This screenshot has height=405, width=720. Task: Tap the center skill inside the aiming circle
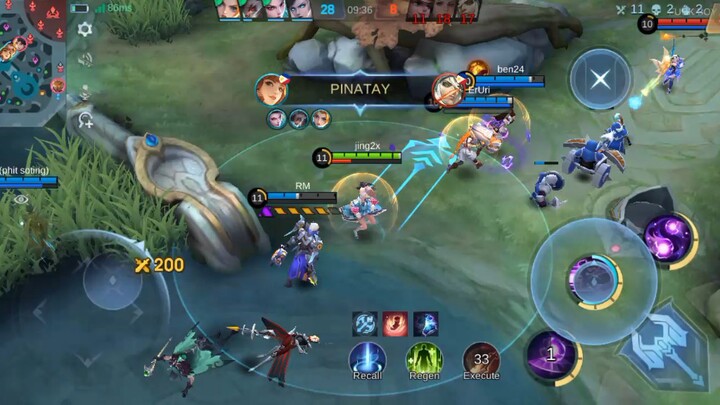(592, 281)
